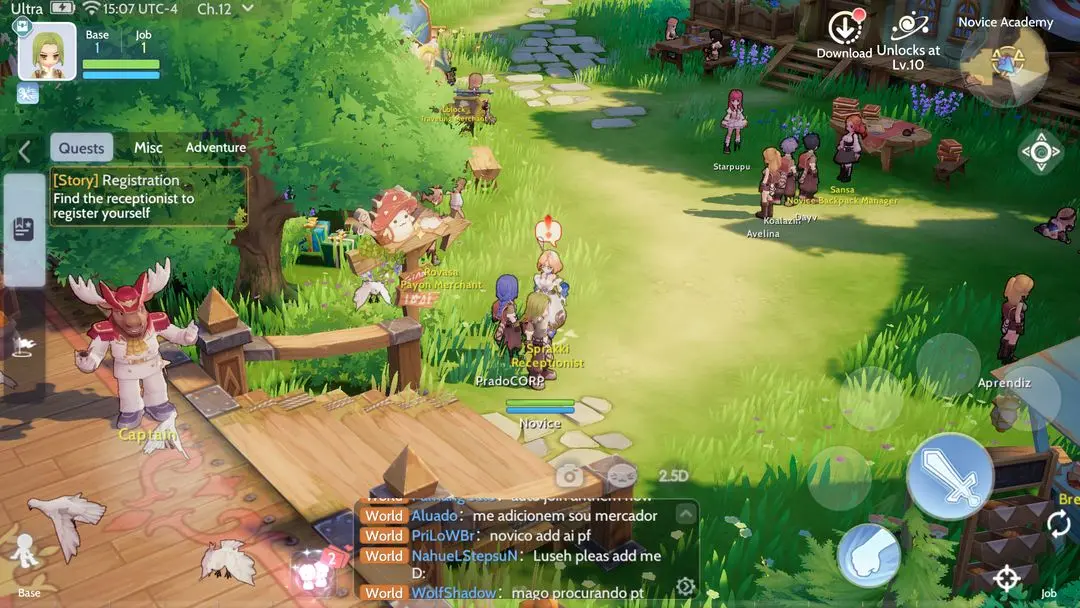The image size is (1080, 608).
Task: Expand the chat window with the up arrow
Action: 685,514
